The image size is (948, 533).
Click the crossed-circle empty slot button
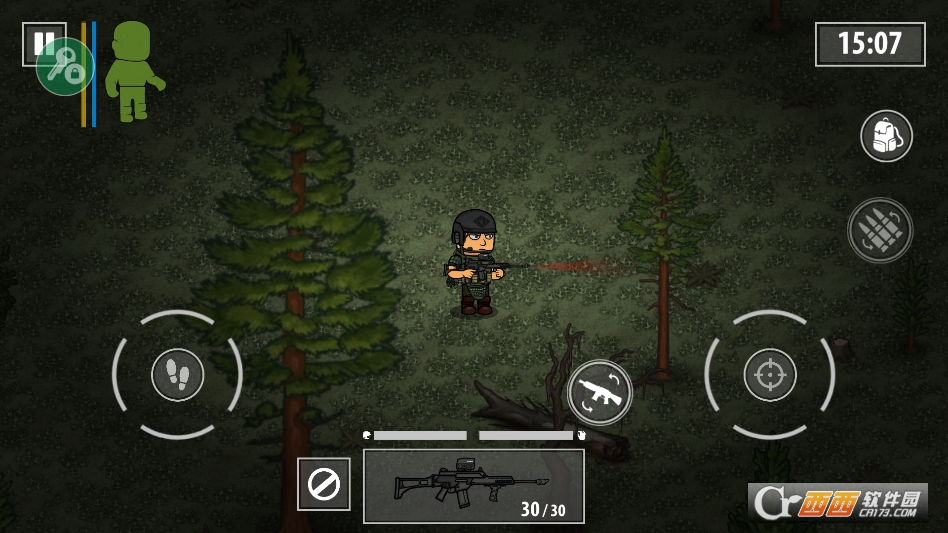tap(324, 485)
